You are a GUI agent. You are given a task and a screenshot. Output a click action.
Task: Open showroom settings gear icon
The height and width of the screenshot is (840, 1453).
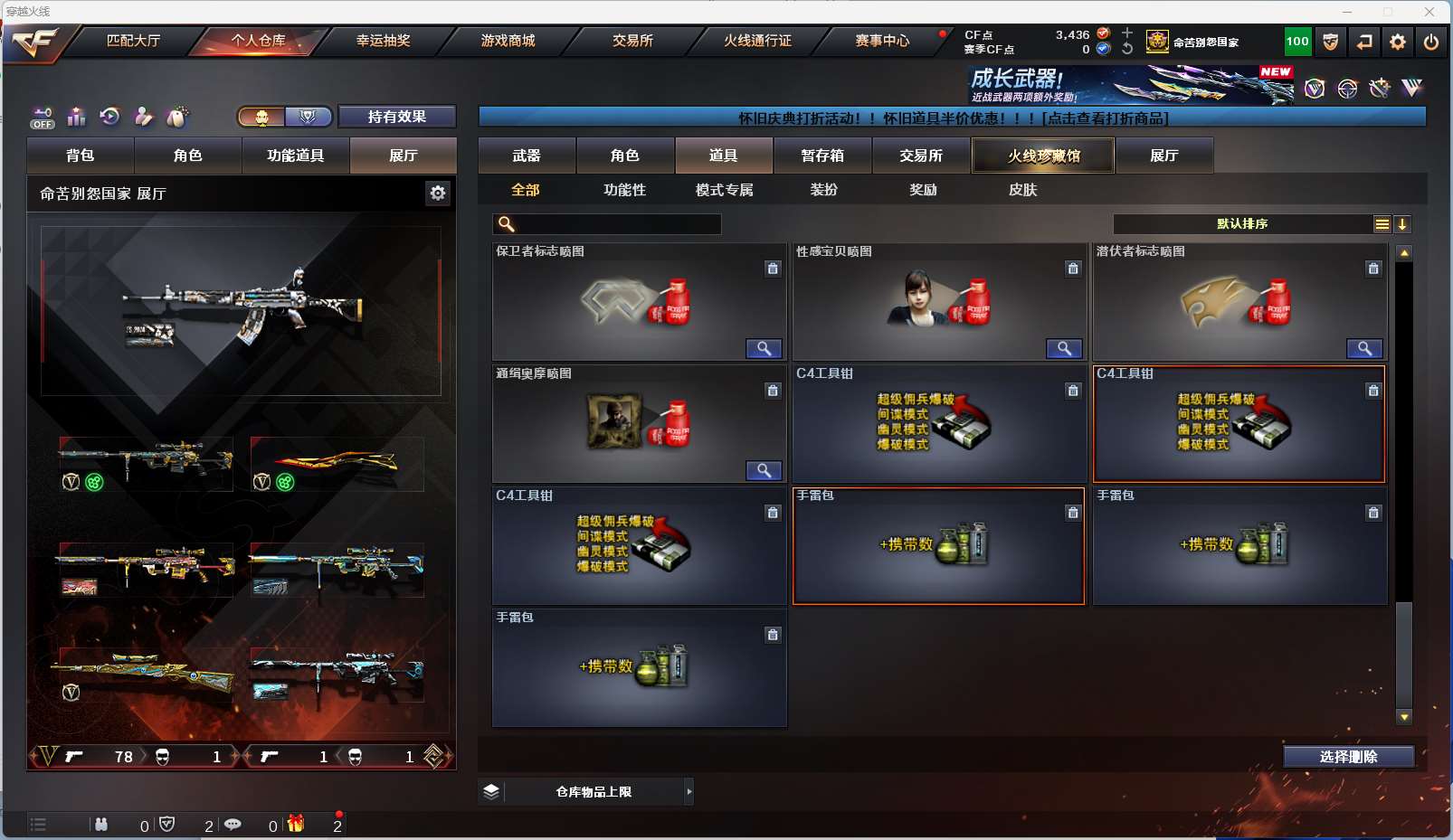438,193
